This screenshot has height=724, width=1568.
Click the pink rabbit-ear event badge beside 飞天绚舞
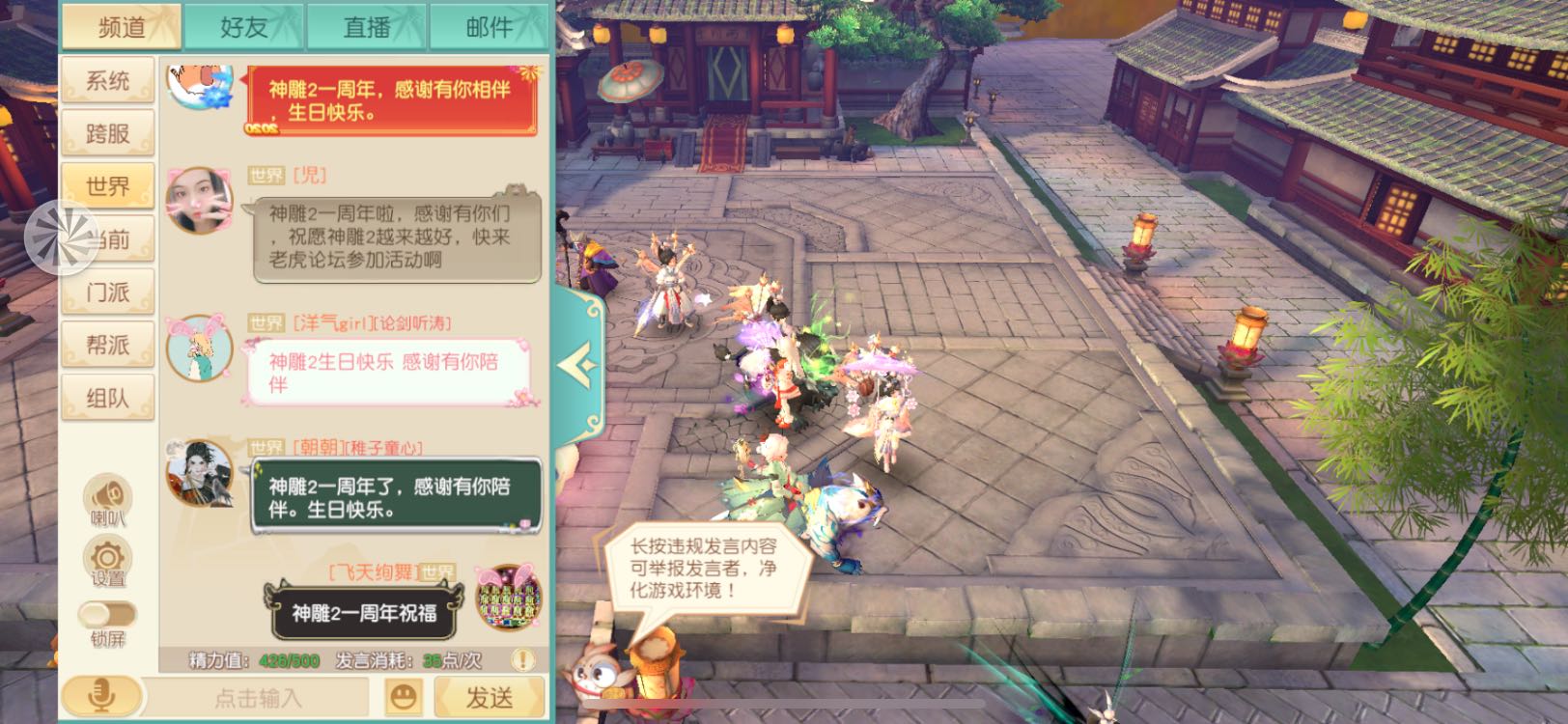coord(505,592)
